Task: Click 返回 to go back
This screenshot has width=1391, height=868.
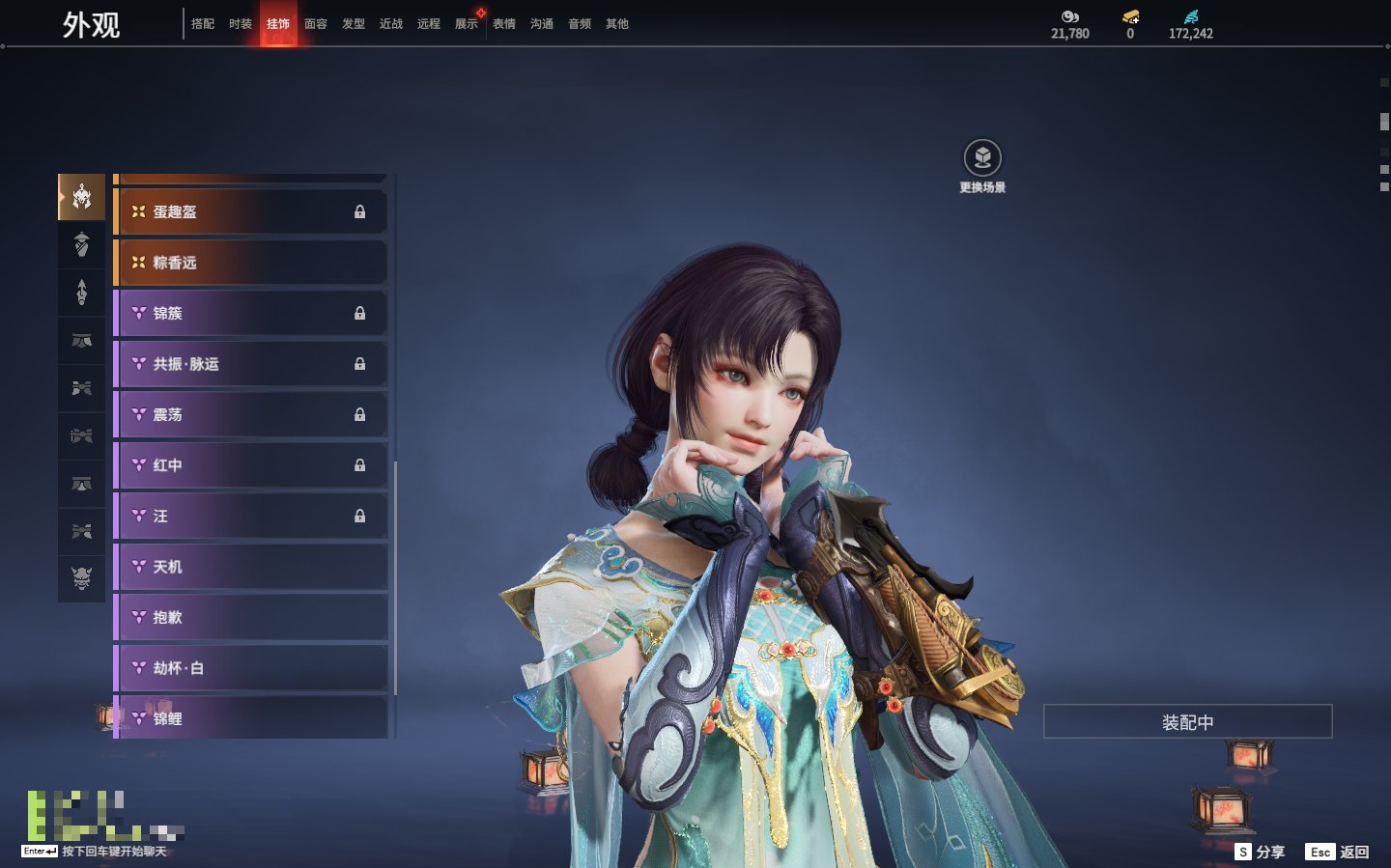Action: click(1338, 852)
